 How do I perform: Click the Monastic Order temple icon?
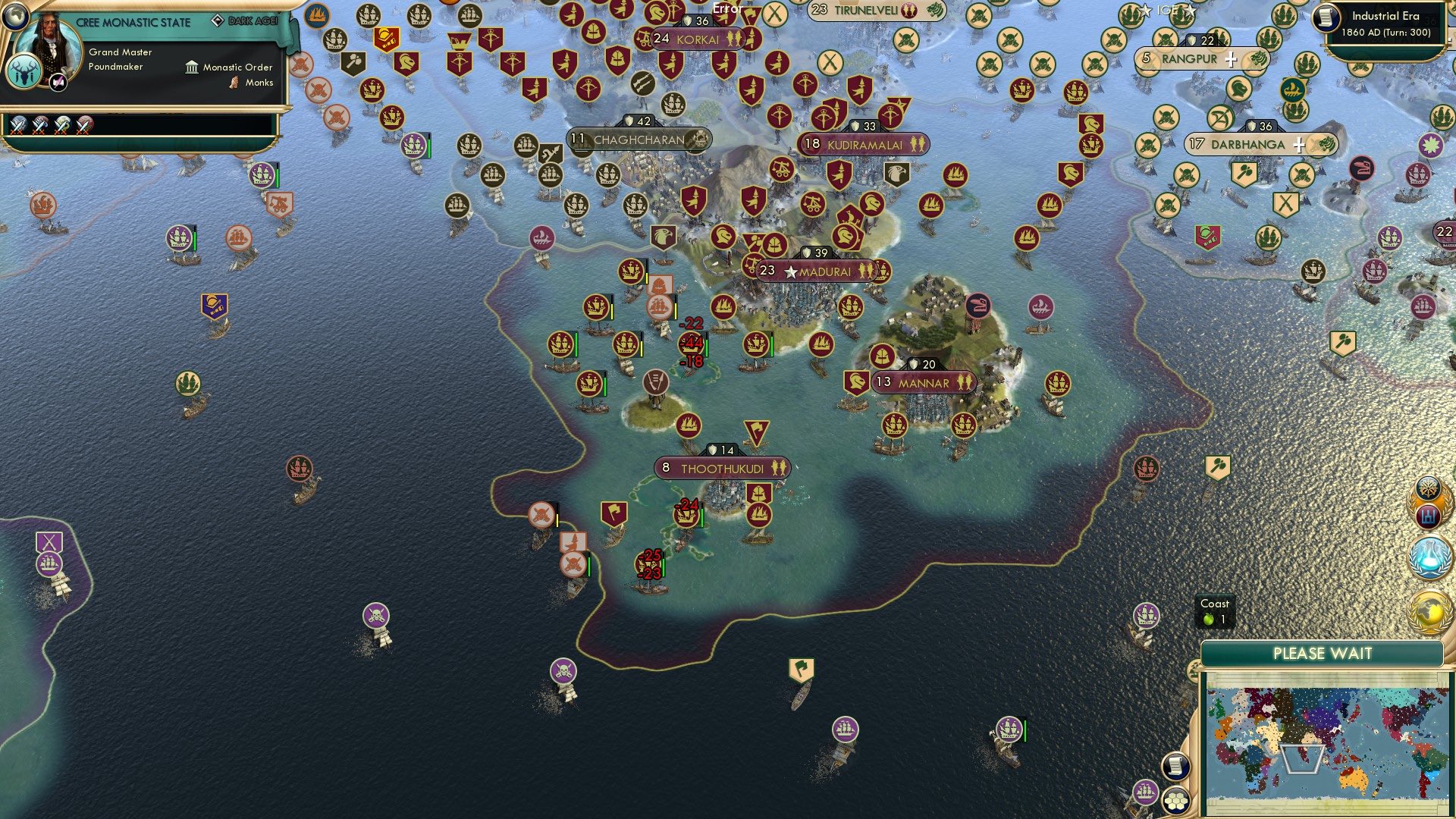click(x=192, y=67)
